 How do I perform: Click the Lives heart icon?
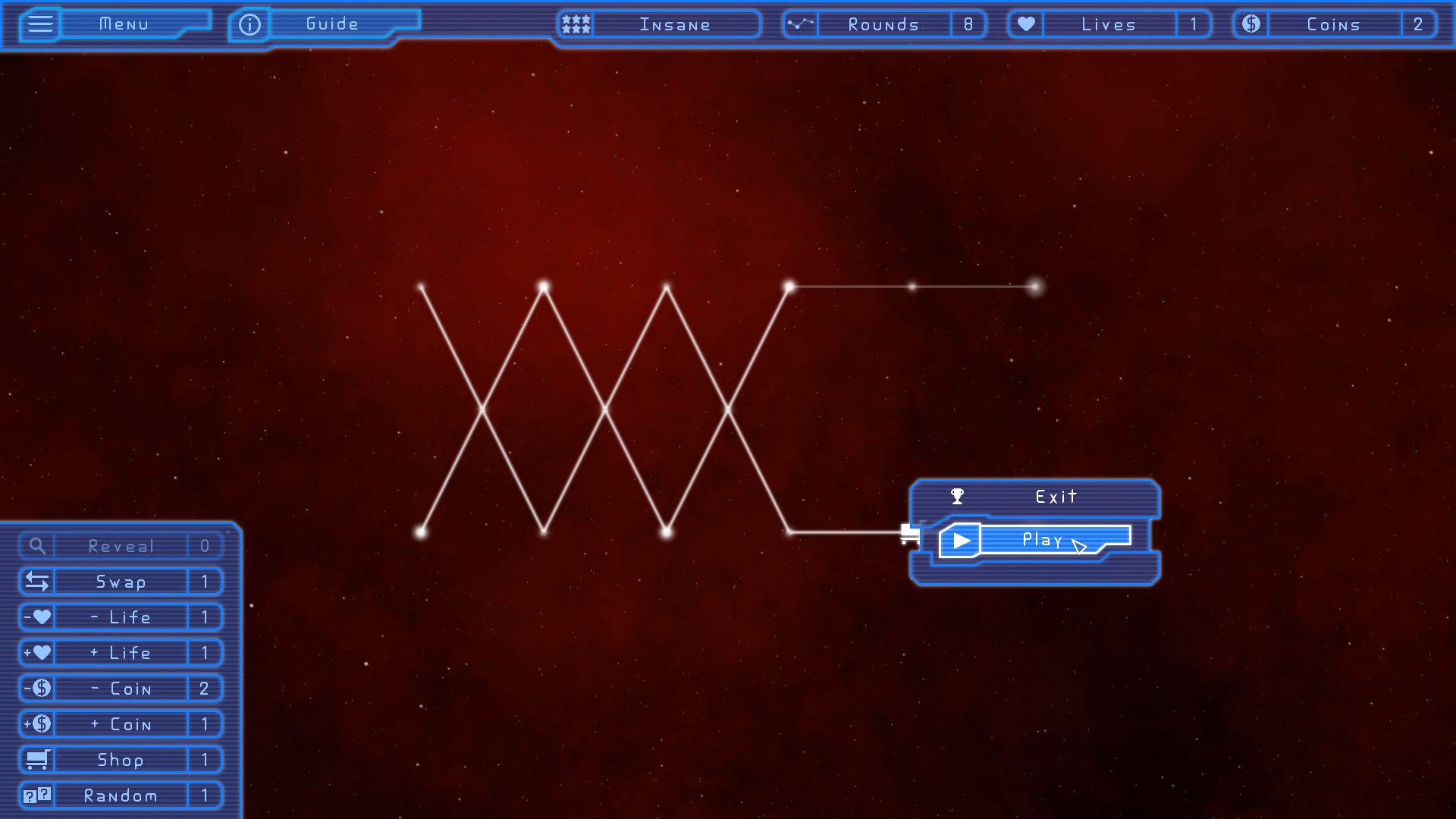pyautogui.click(x=1025, y=24)
